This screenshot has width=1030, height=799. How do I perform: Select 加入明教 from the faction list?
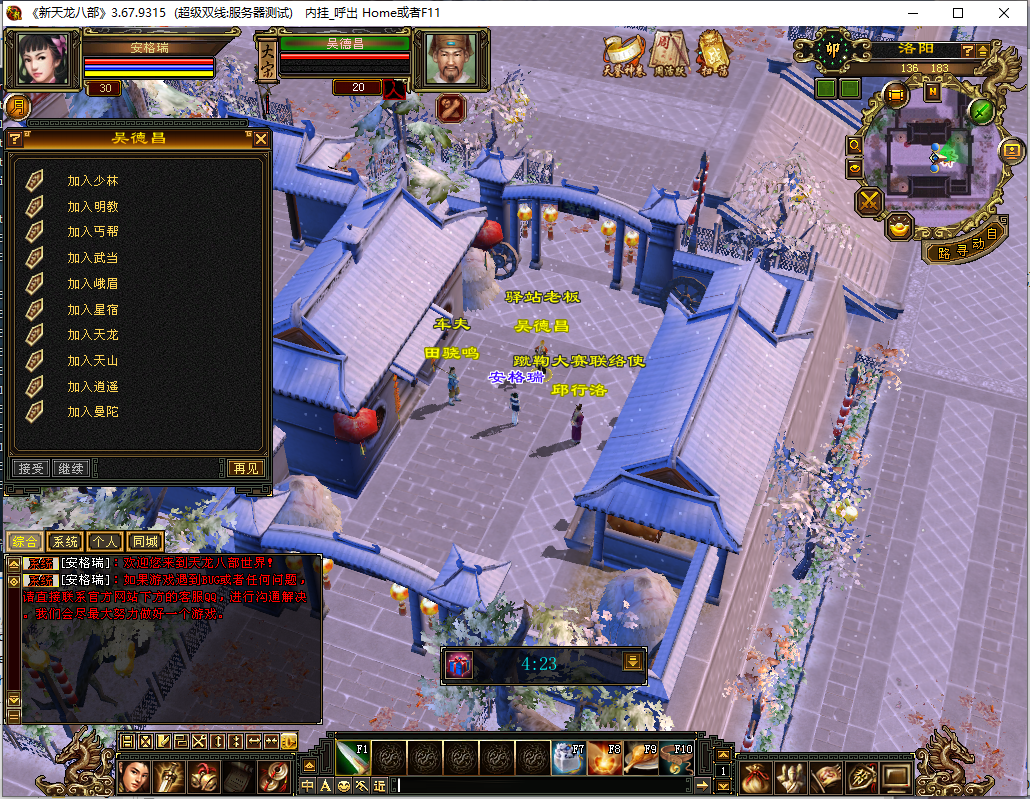[92, 207]
